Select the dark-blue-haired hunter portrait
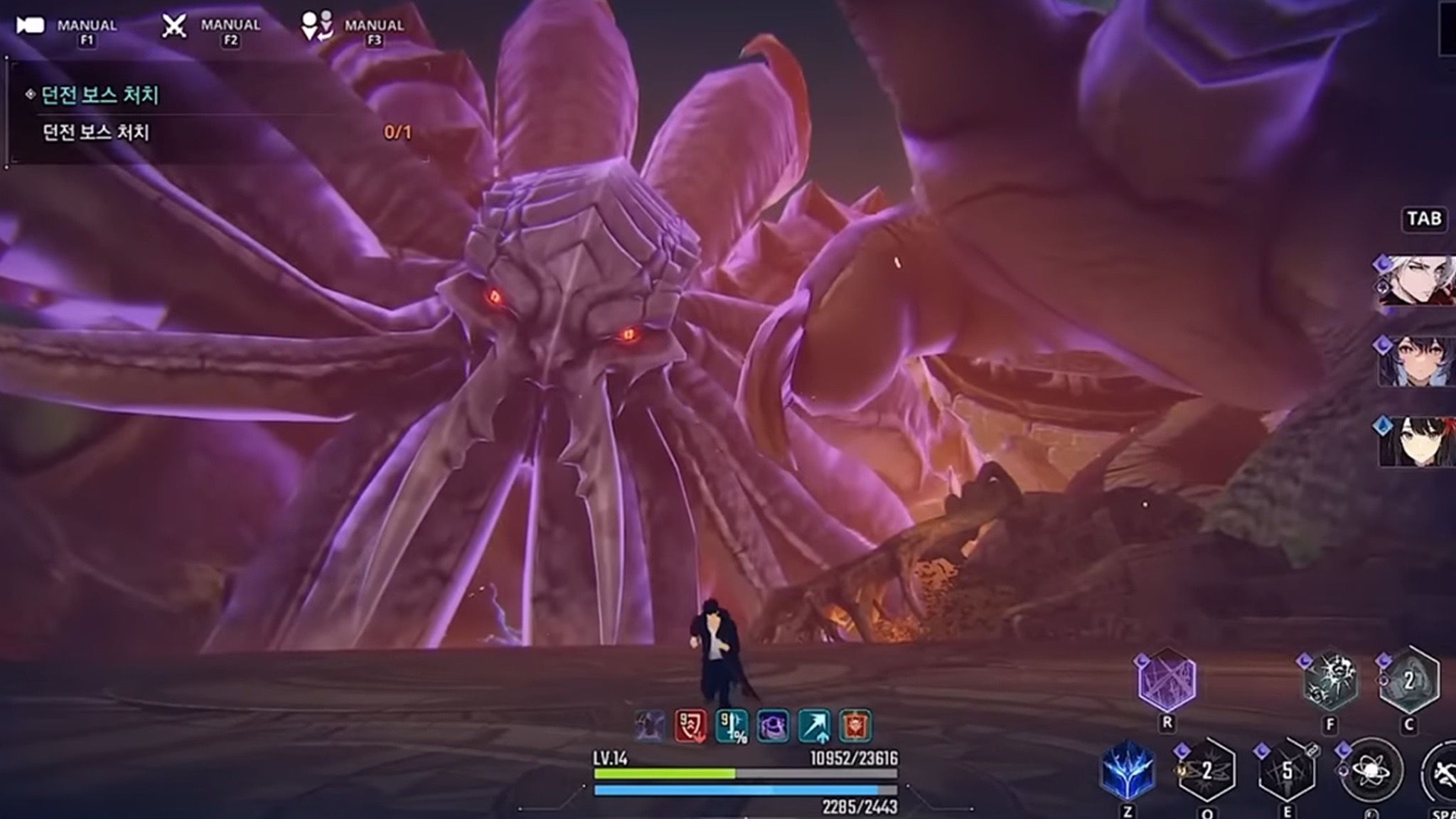Viewport: 1456px width, 819px height. (x=1415, y=361)
